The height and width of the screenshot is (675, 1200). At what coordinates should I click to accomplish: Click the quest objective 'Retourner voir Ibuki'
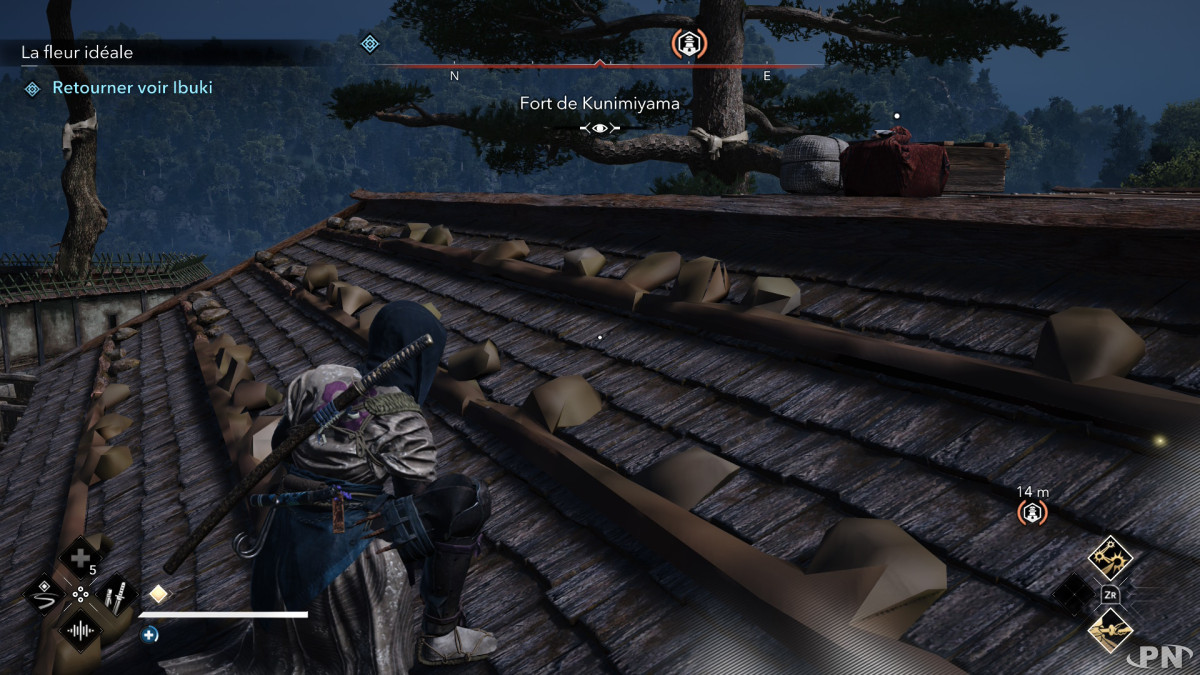pyautogui.click(x=132, y=88)
